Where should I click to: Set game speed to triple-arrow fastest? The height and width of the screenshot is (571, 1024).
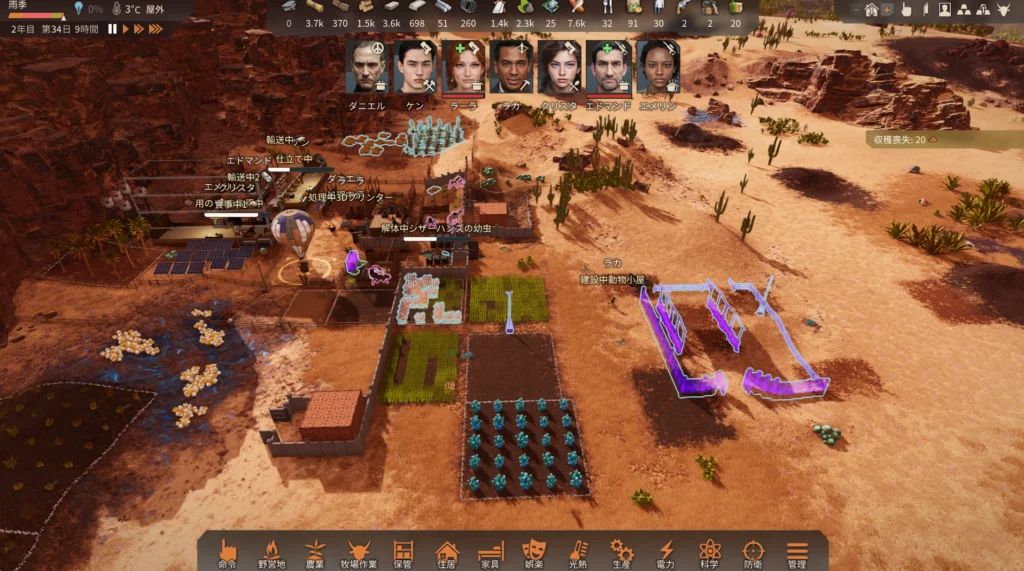[156, 29]
